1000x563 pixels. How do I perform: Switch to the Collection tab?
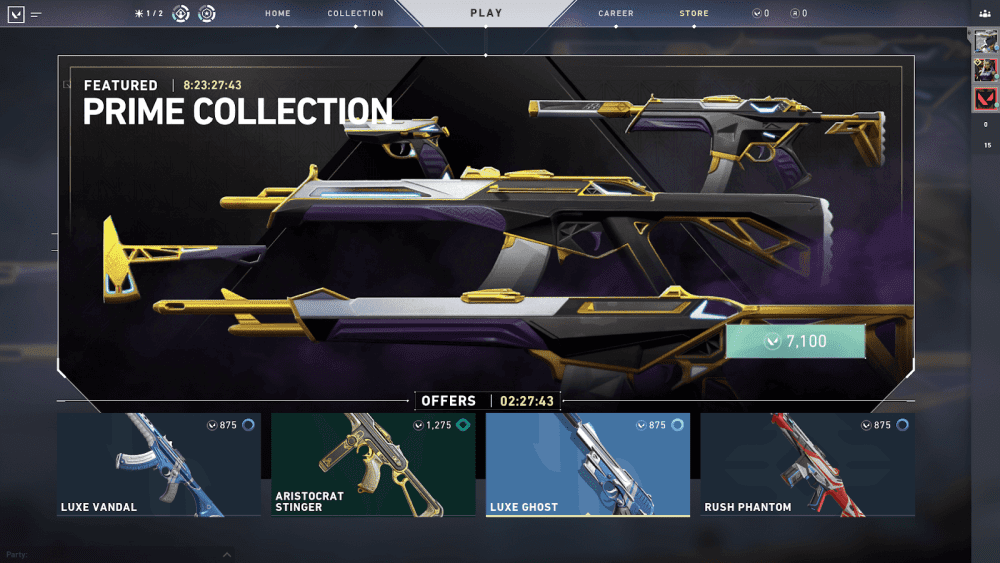(355, 14)
